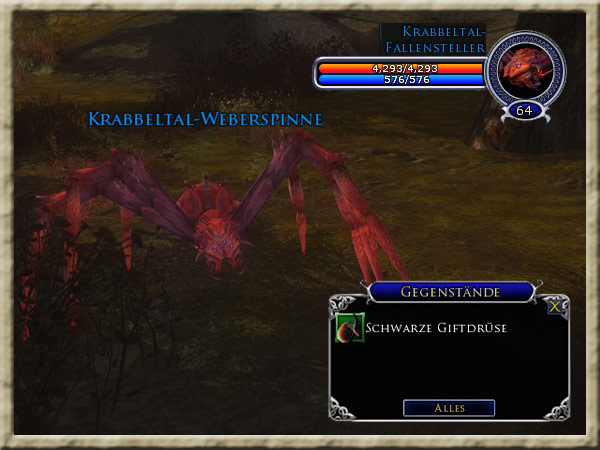Close the Gegenstände loot window
Viewport: 600px width, 450px height.
tap(555, 308)
